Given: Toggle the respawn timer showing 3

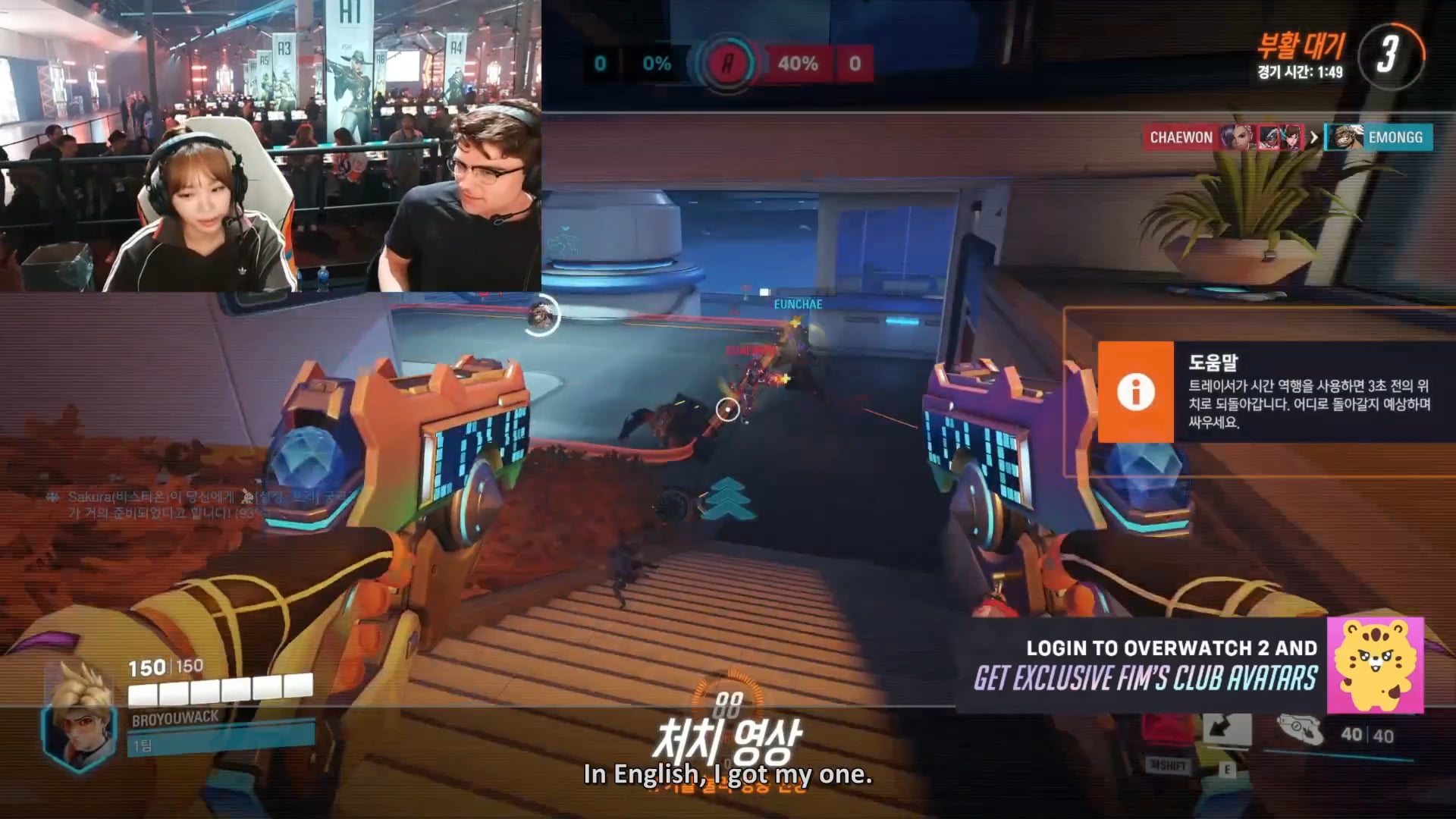Looking at the screenshot, I should click(1391, 53).
